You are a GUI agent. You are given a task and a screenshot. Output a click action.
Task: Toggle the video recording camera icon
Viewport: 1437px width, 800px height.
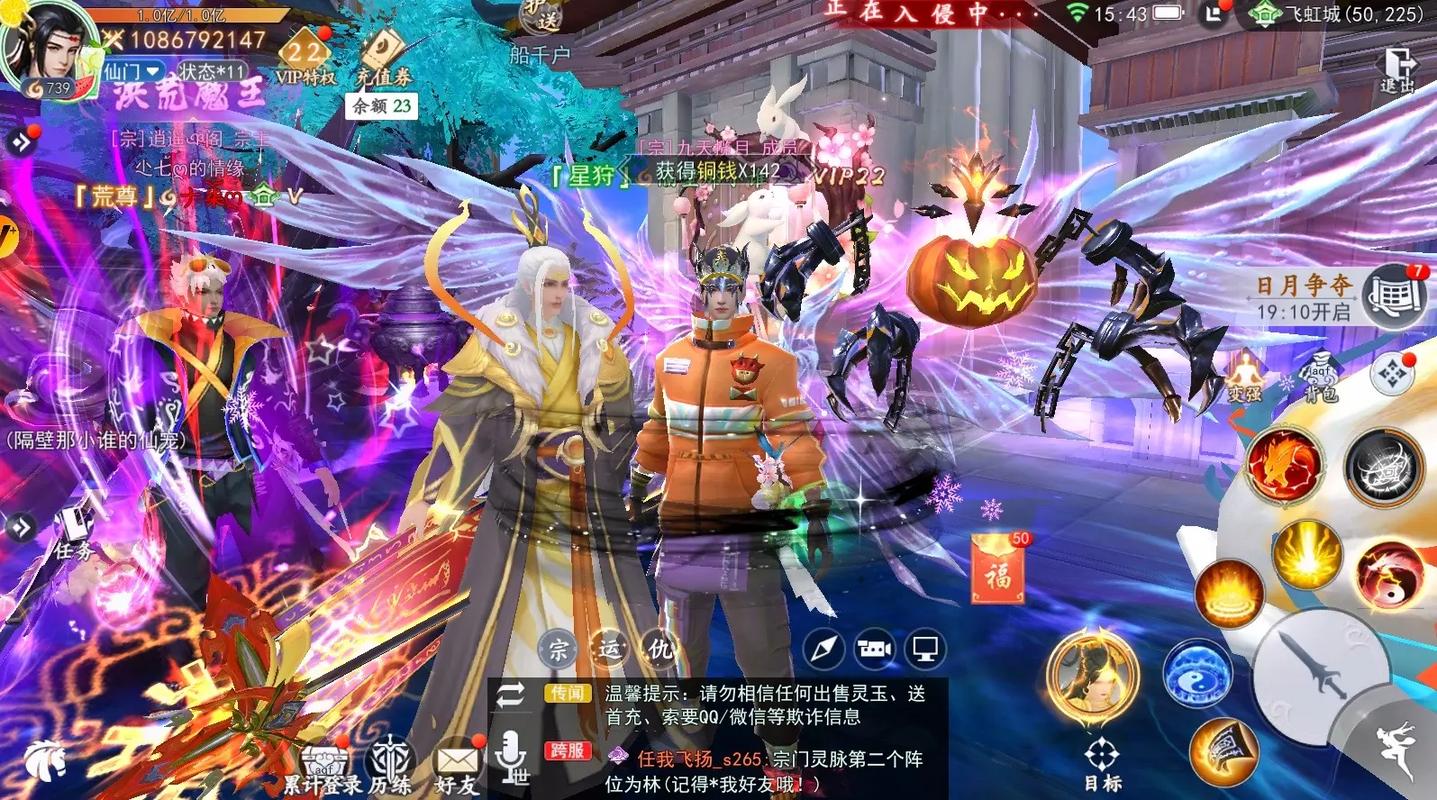click(x=875, y=650)
